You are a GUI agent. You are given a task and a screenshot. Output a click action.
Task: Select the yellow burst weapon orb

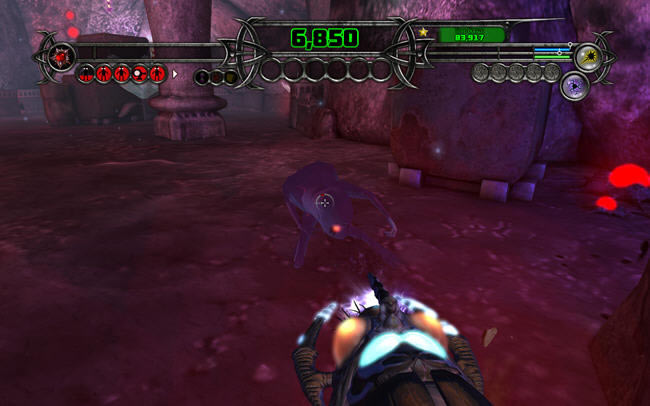click(x=587, y=55)
